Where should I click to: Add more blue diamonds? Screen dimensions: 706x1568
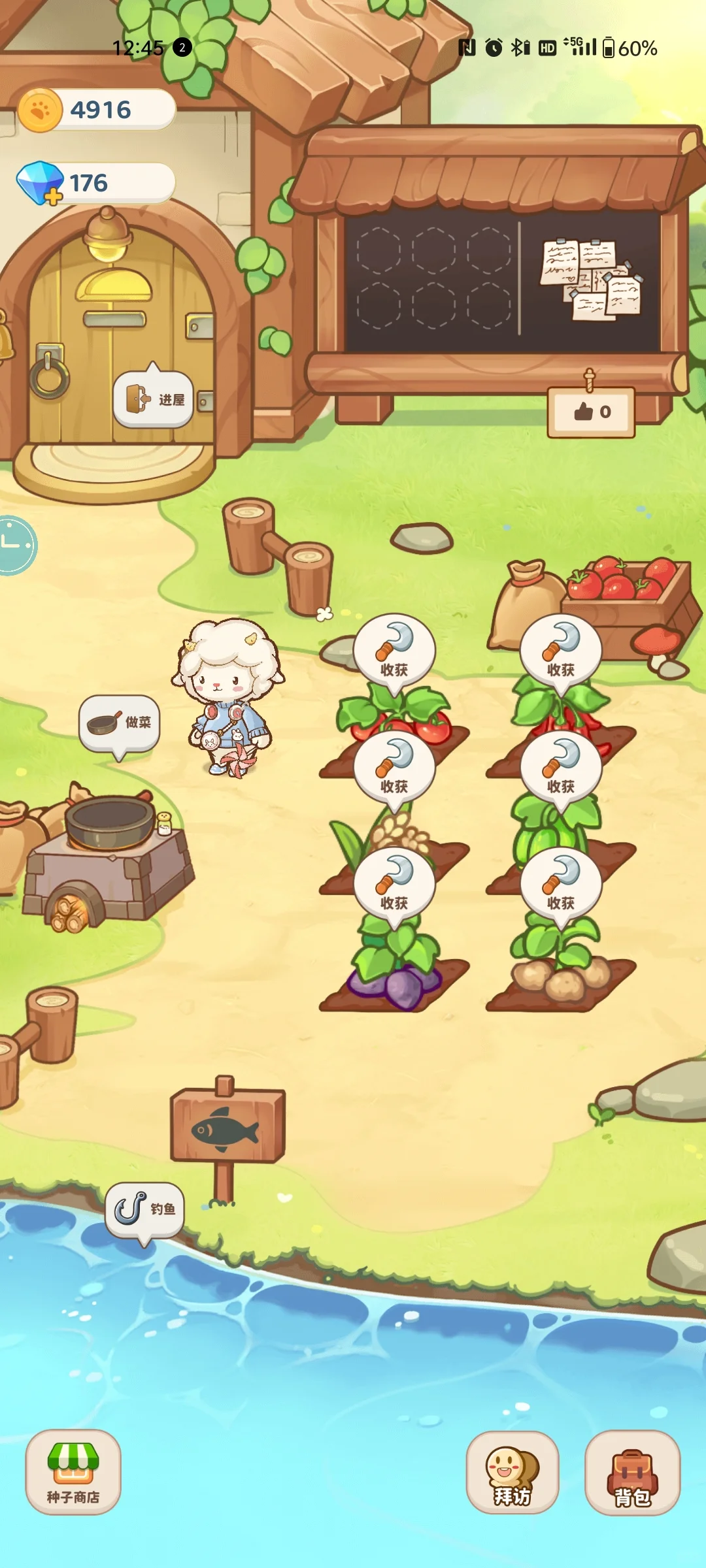click(x=52, y=195)
